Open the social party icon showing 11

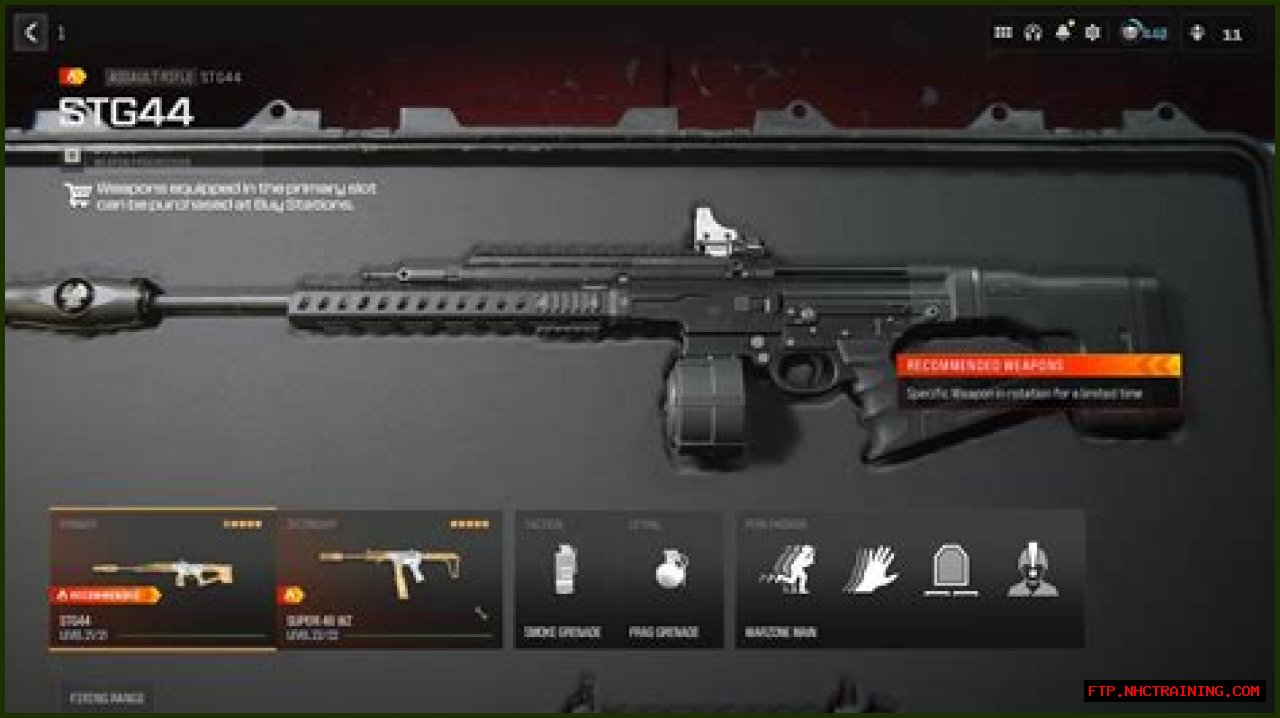(1214, 34)
